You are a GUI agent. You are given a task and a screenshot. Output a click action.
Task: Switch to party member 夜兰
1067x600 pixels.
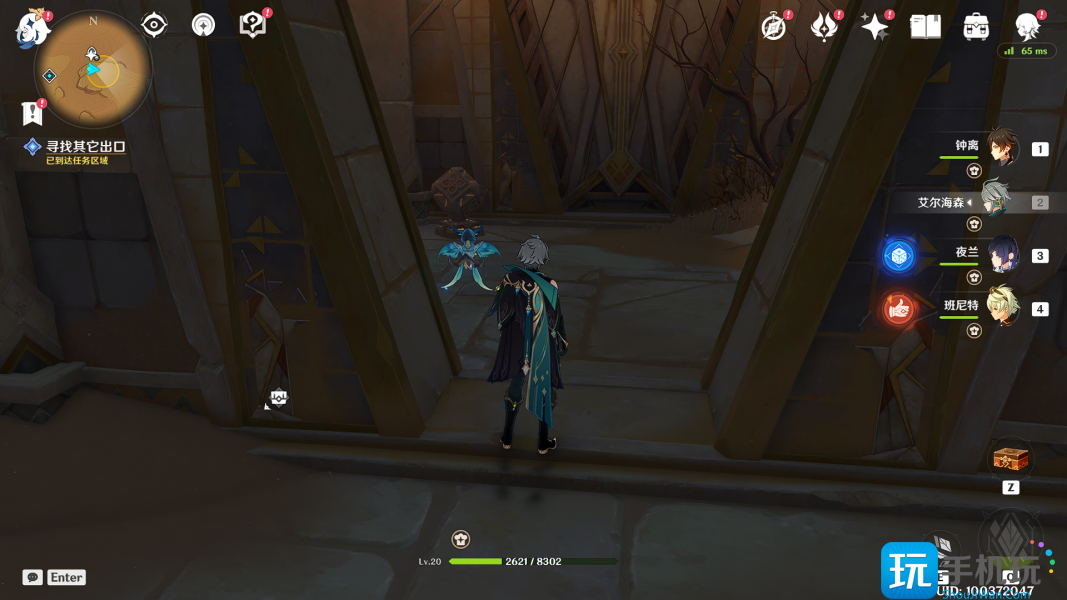[x=1001, y=254]
